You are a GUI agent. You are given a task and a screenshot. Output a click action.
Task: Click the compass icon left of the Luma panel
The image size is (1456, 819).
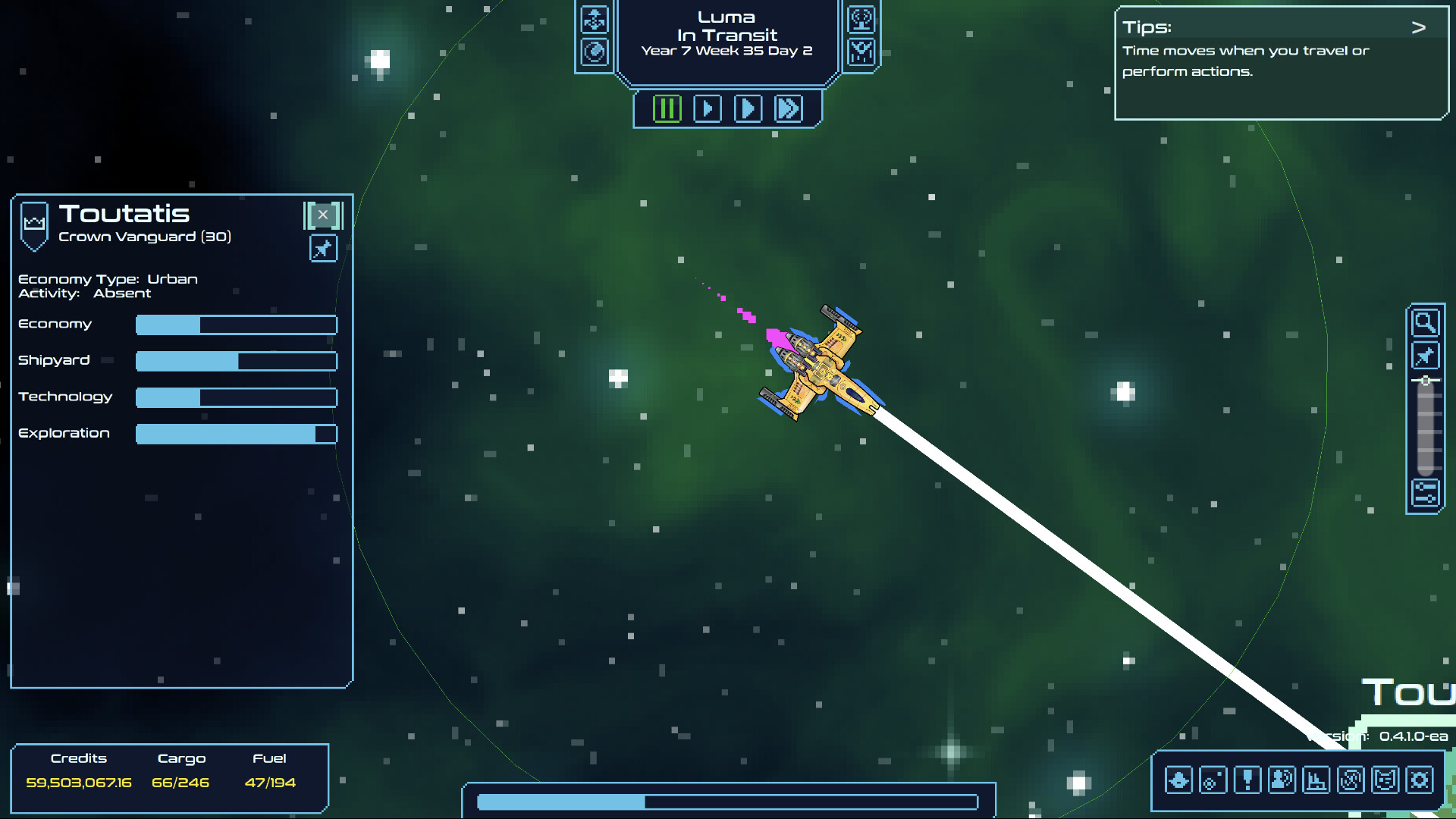(595, 52)
